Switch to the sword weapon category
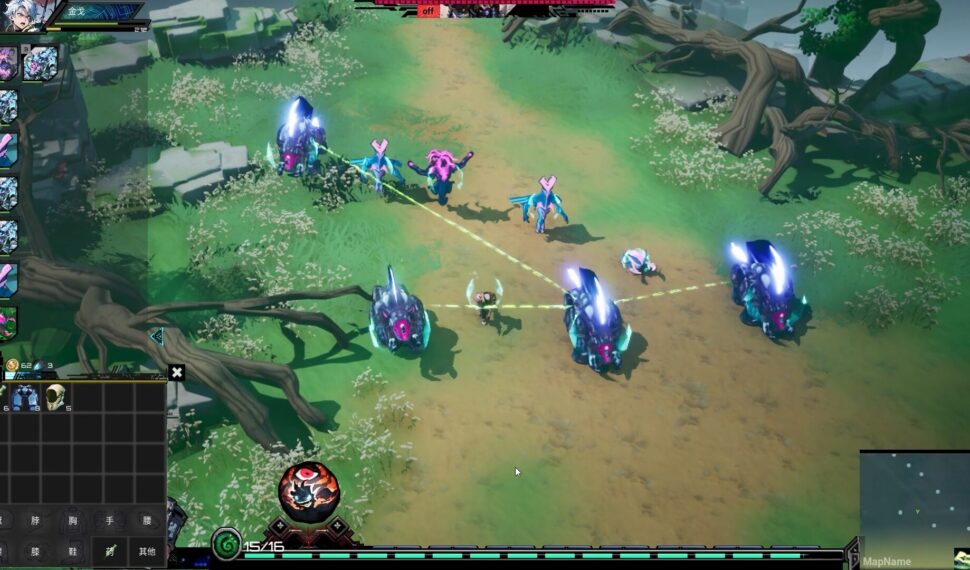The height and width of the screenshot is (570, 970). (x=109, y=551)
